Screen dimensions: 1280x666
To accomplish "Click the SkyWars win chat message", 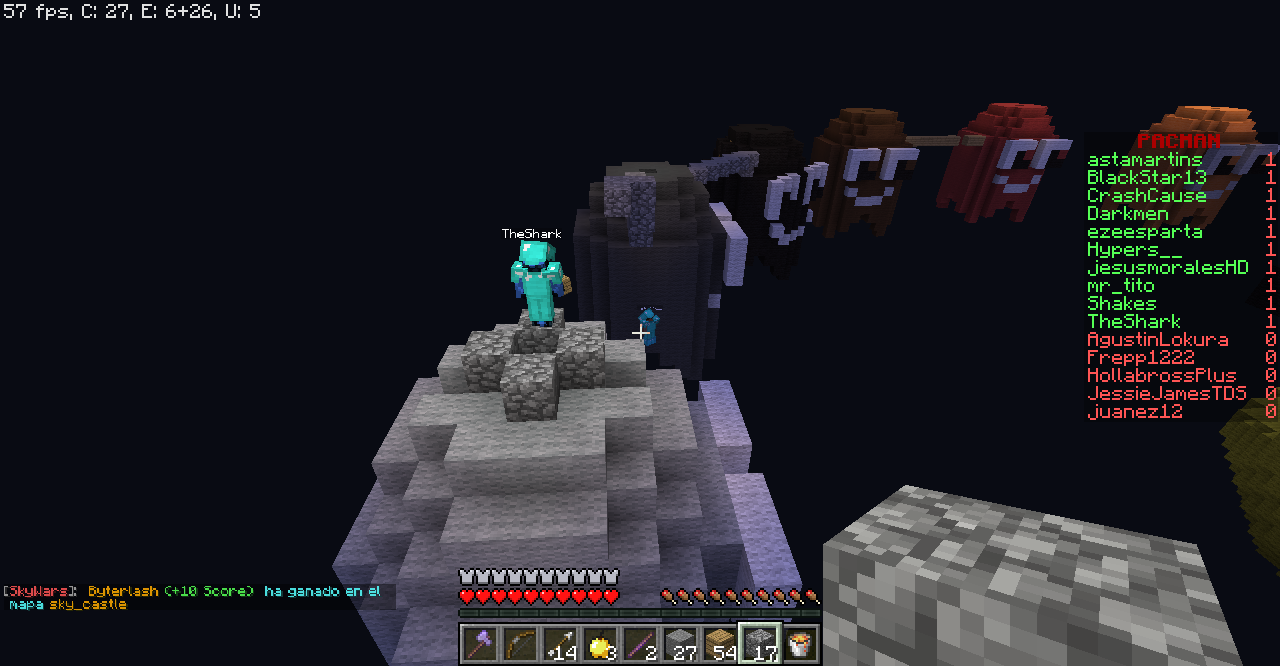I will (192, 597).
